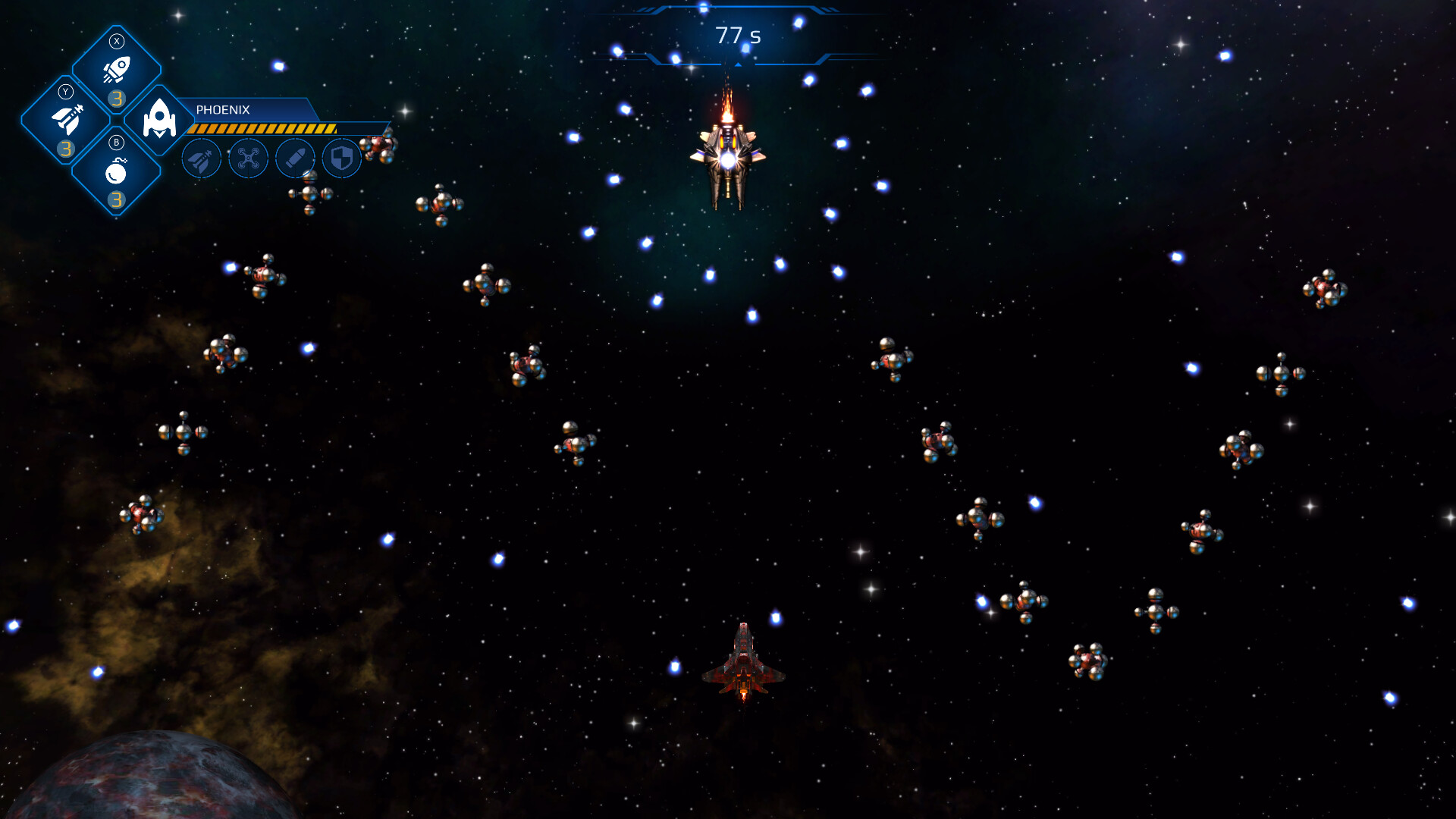
Task: Select the rocket weapon icon above button X
Action: tap(115, 70)
